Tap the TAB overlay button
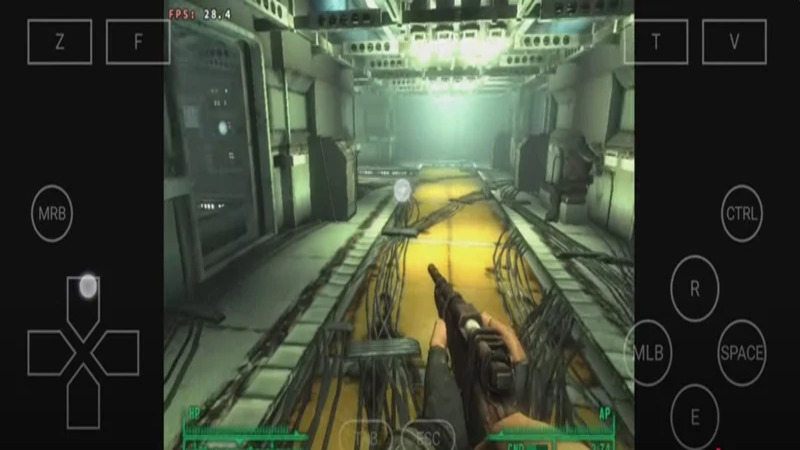 tap(365, 437)
